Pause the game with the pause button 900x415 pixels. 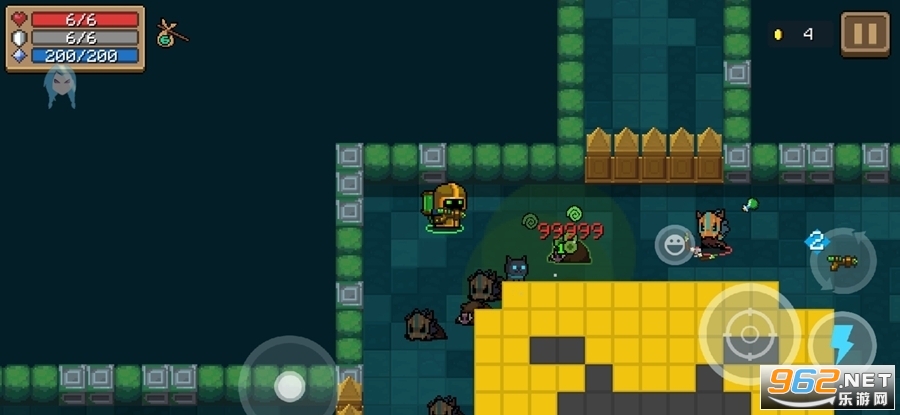pos(865,35)
